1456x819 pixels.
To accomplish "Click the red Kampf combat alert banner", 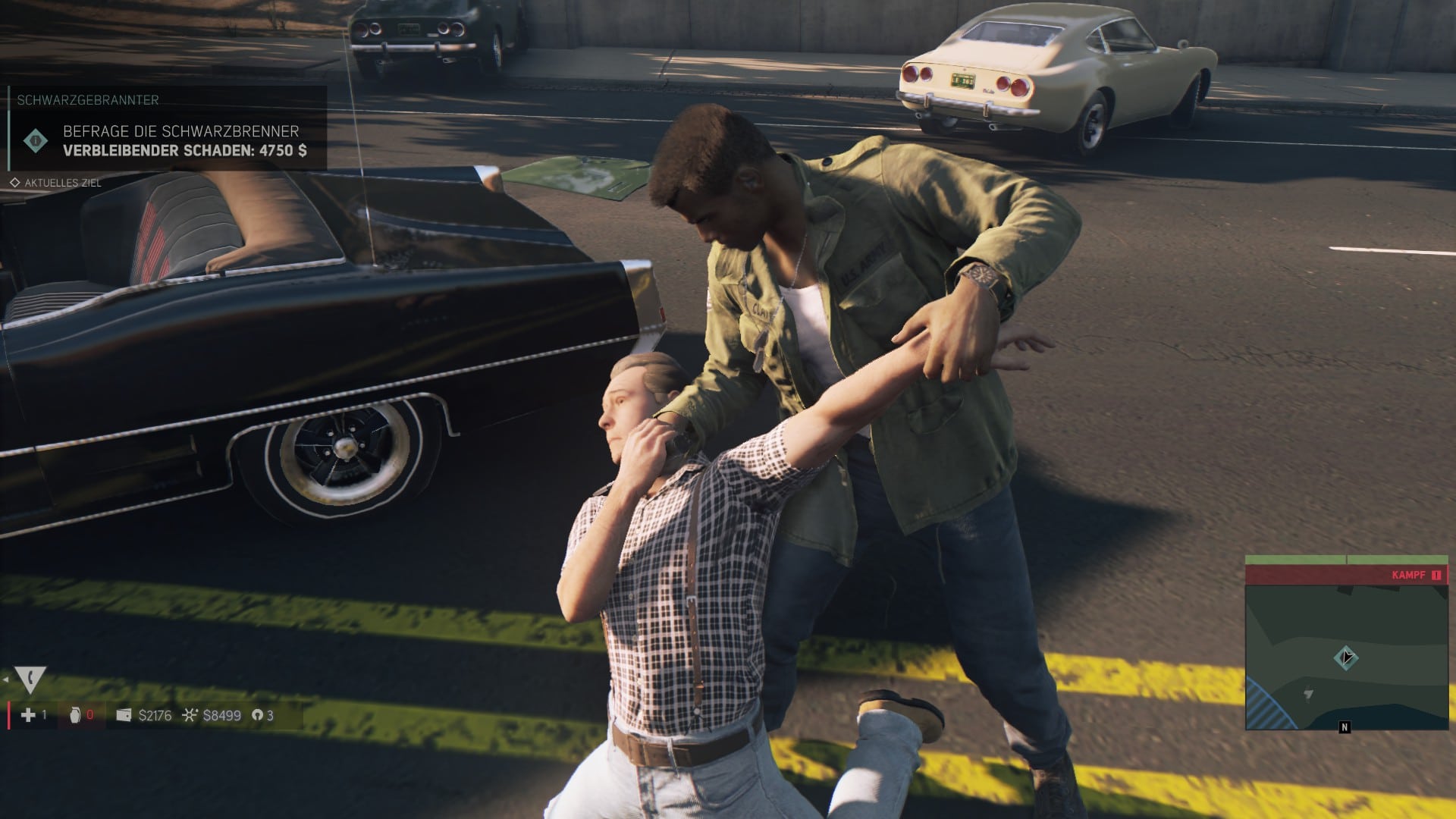I will (x=1346, y=575).
